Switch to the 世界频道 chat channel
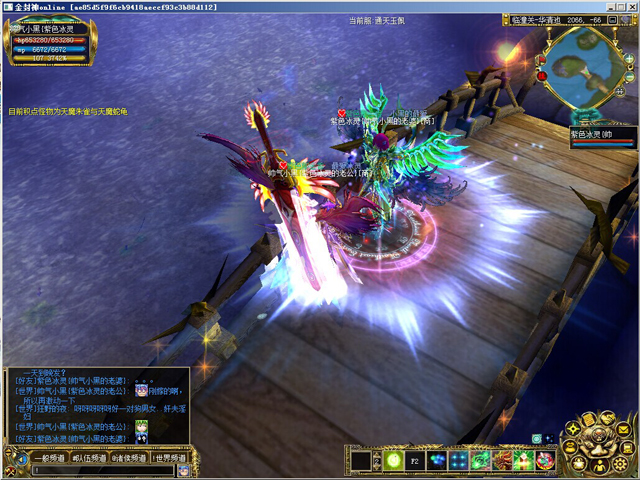 [x=169, y=458]
